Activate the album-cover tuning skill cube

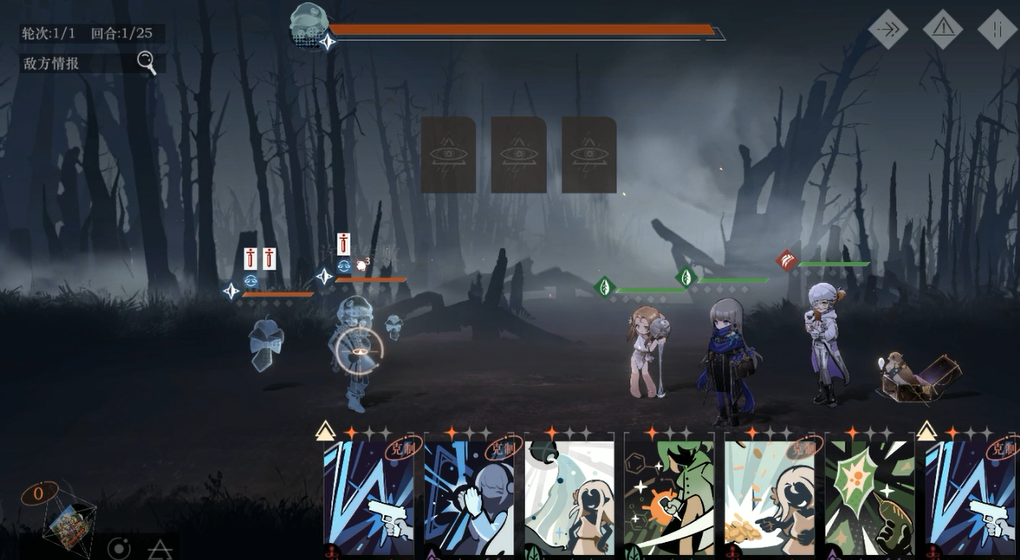click(x=67, y=522)
